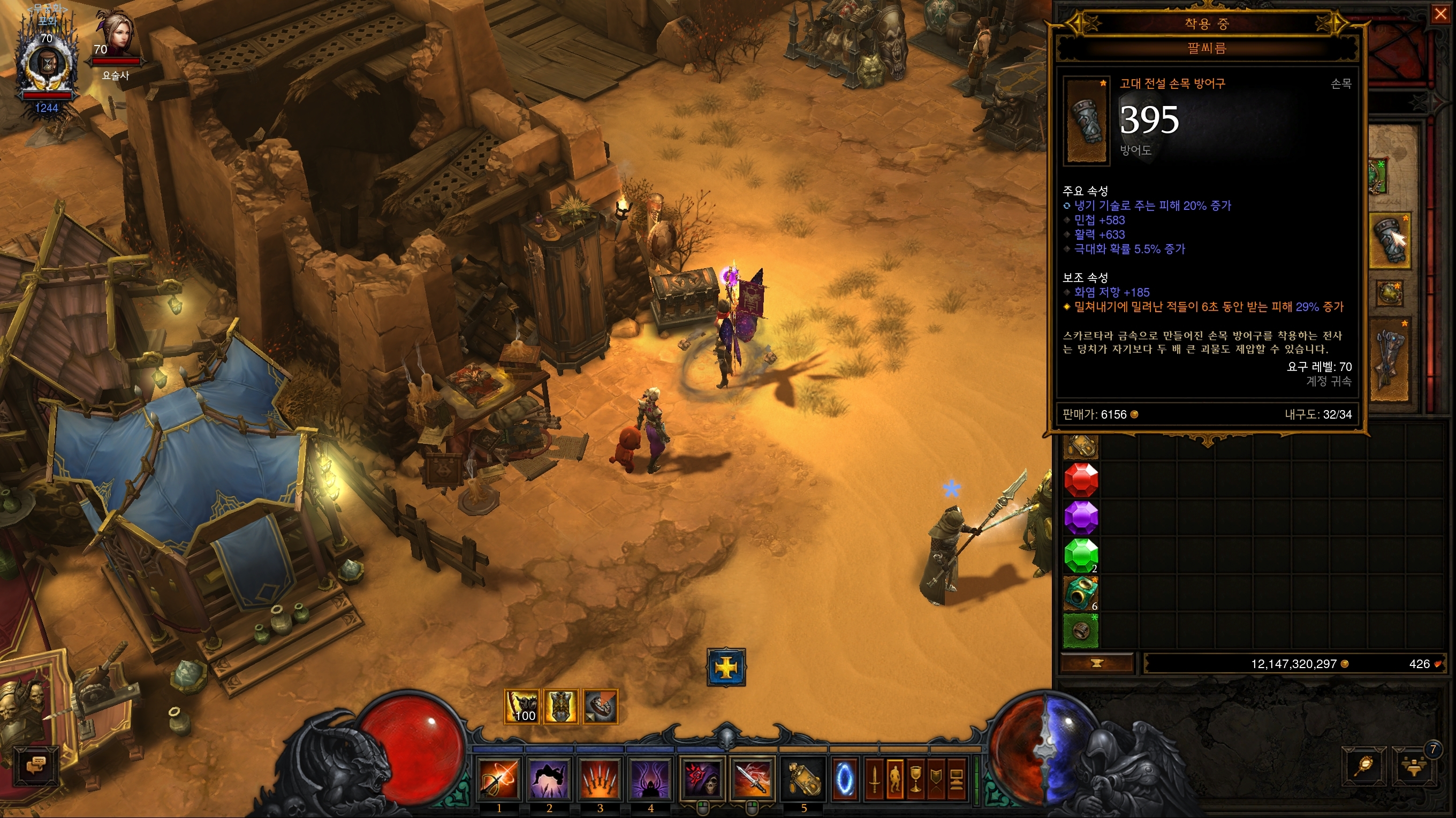Screen dimensions: 1456x818
Task: Pick up the purple amethyst gem
Action: click(x=1081, y=517)
